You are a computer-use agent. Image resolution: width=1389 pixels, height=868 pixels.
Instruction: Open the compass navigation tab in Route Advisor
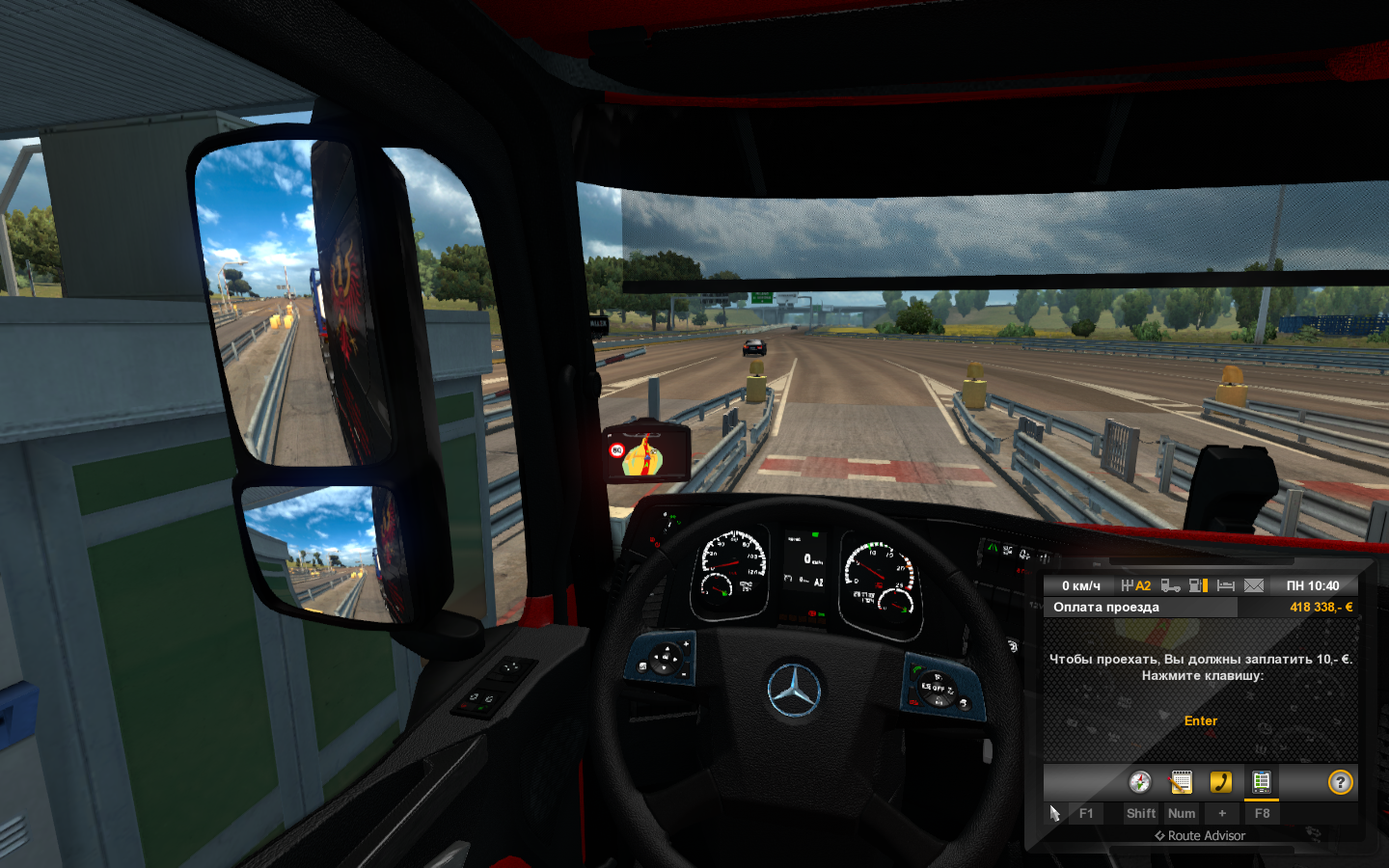[1140, 782]
